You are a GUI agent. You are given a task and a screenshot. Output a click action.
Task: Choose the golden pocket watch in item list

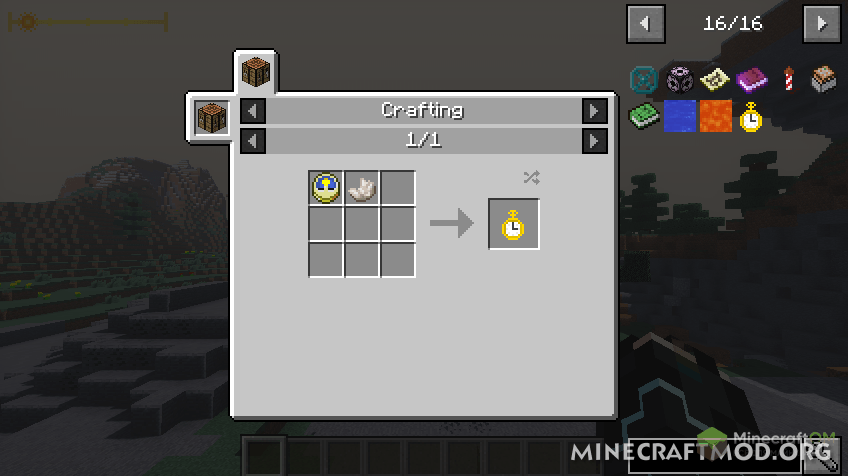click(750, 116)
